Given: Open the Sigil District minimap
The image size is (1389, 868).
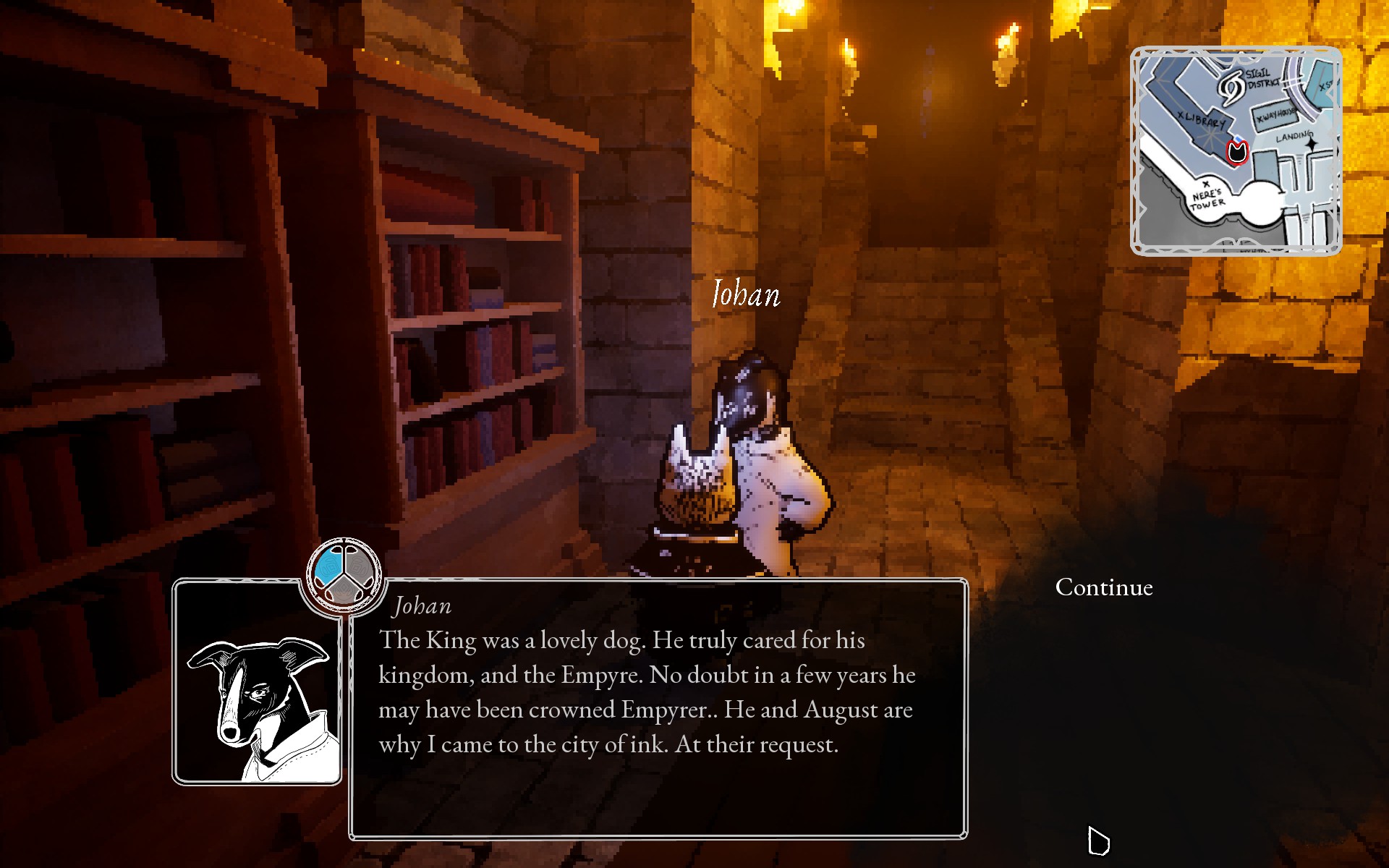Looking at the screenshot, I should point(1236,151).
